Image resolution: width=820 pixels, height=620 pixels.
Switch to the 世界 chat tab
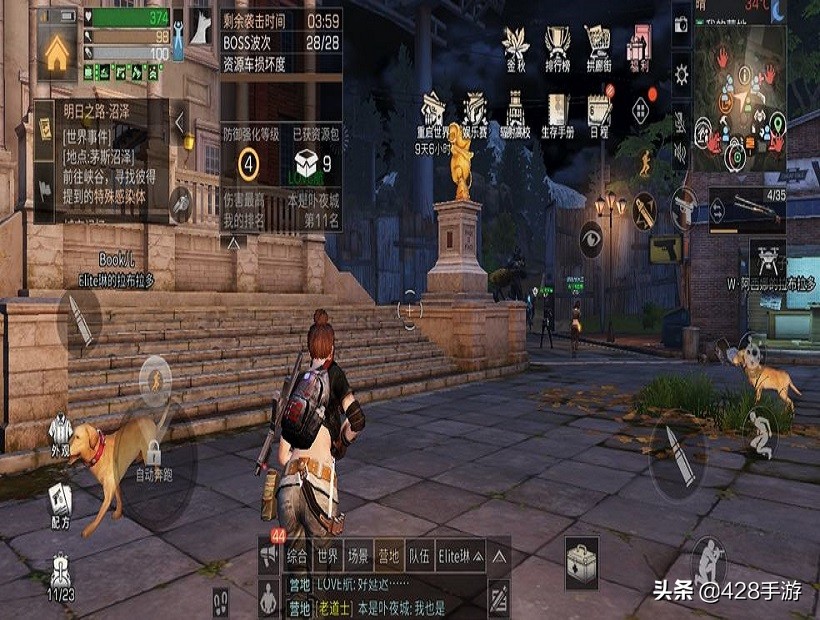[327, 555]
